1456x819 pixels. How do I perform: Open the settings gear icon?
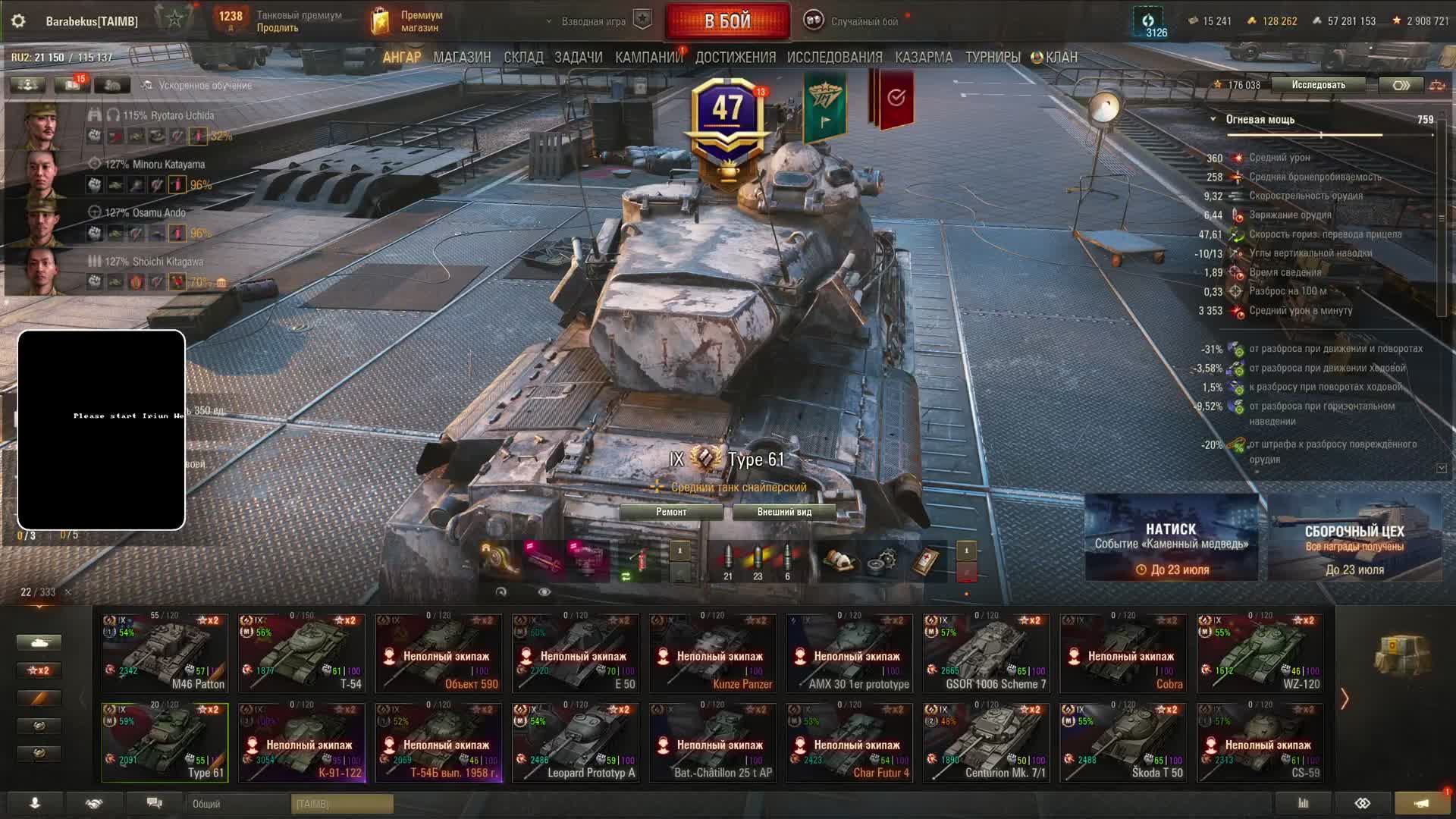pyautogui.click(x=18, y=21)
